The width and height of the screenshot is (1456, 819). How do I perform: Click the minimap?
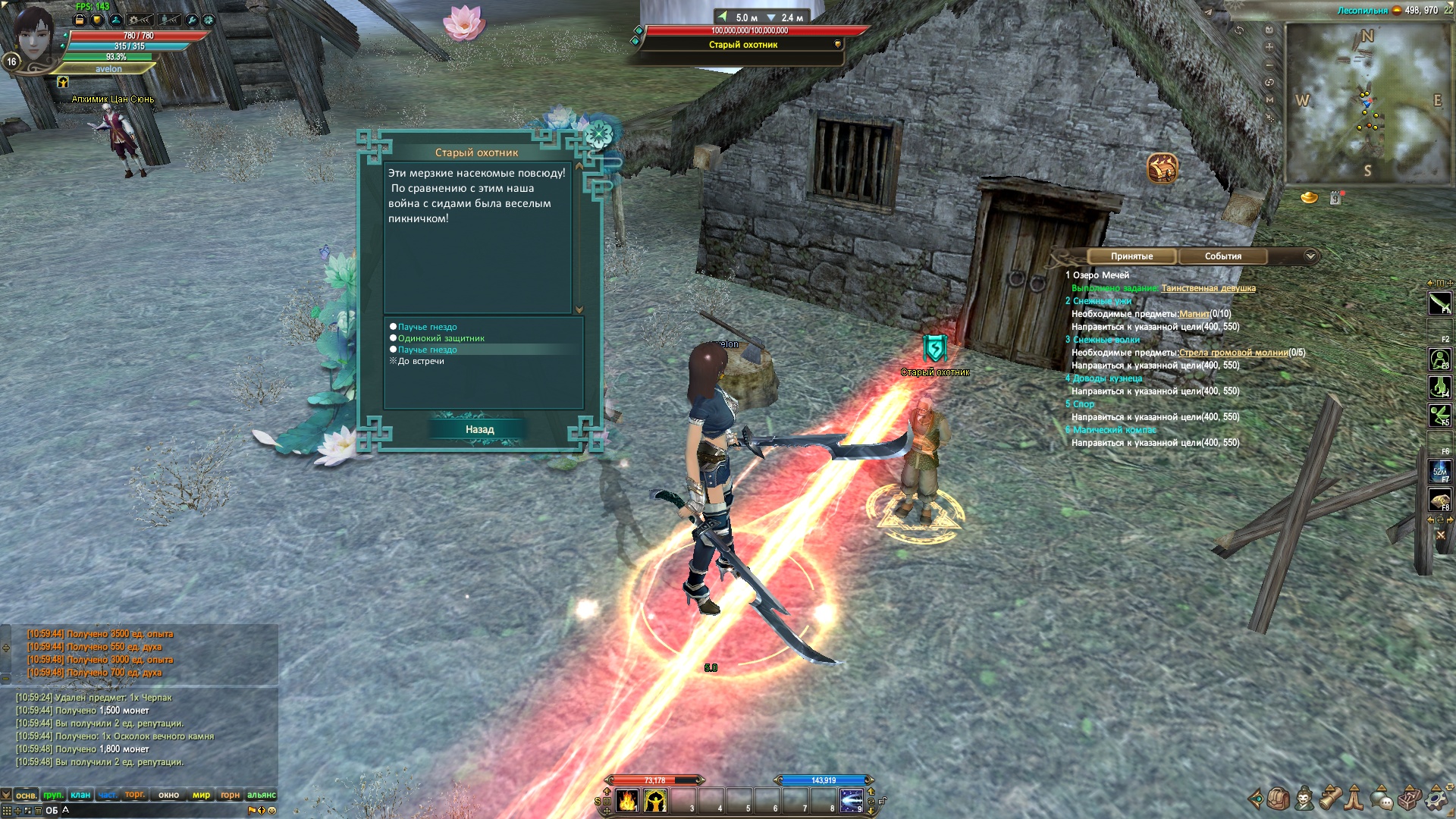pyautogui.click(x=1367, y=102)
